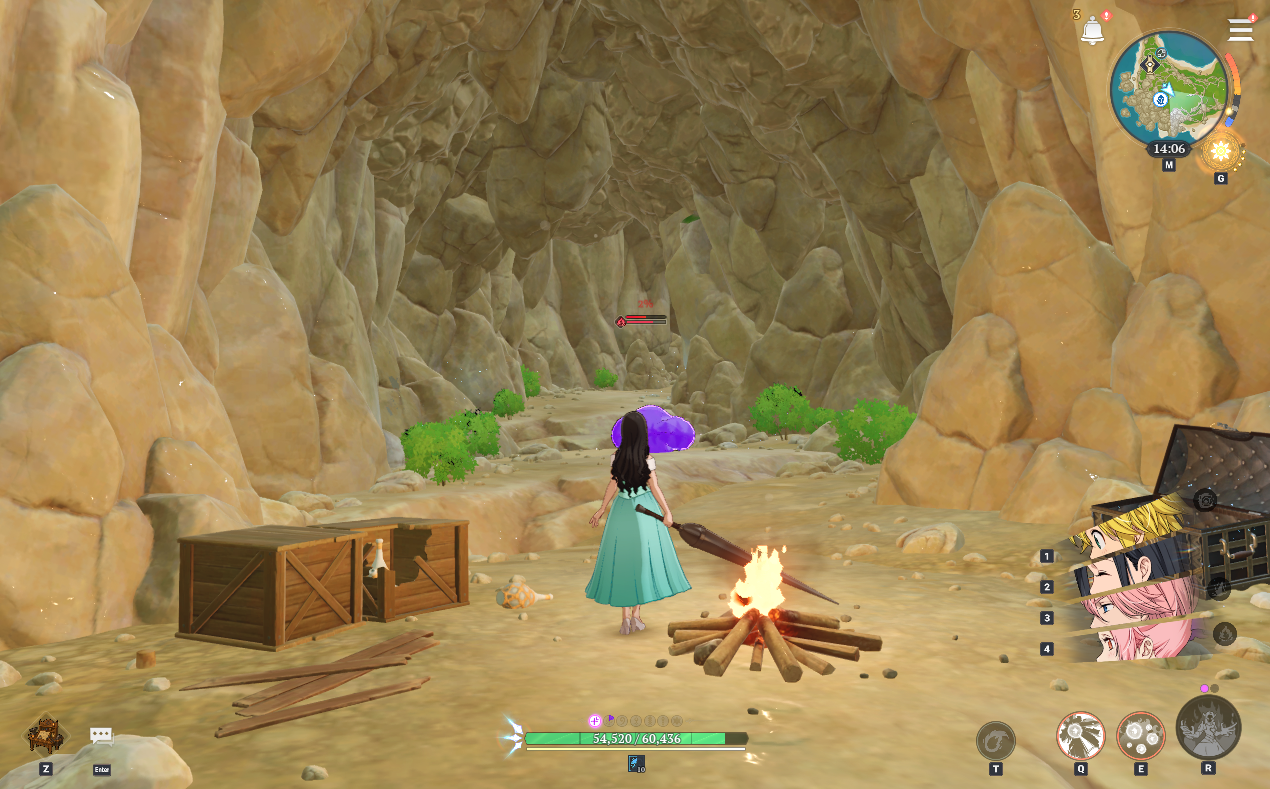Select the blue anchor marker on the minimap

click(1162, 99)
